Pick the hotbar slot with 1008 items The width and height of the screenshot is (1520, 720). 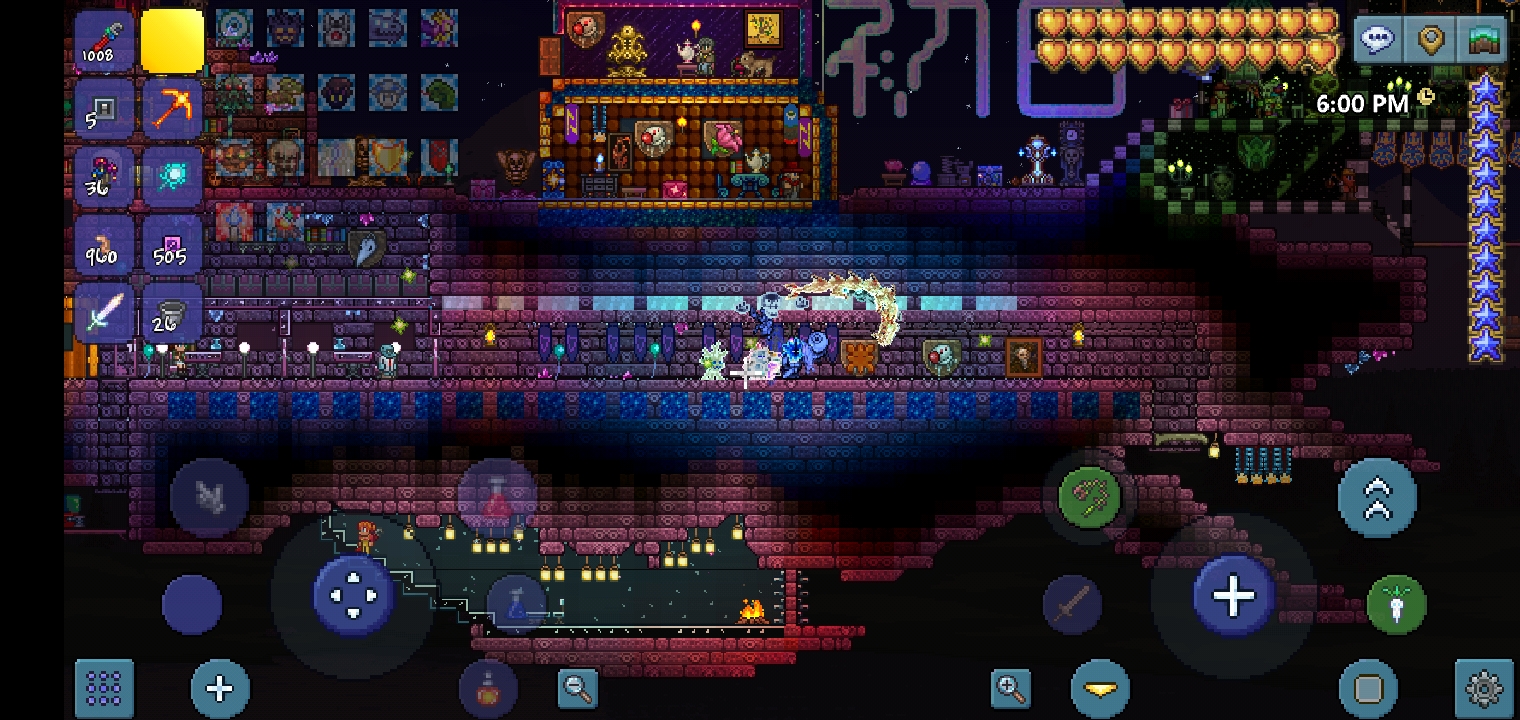coord(104,42)
